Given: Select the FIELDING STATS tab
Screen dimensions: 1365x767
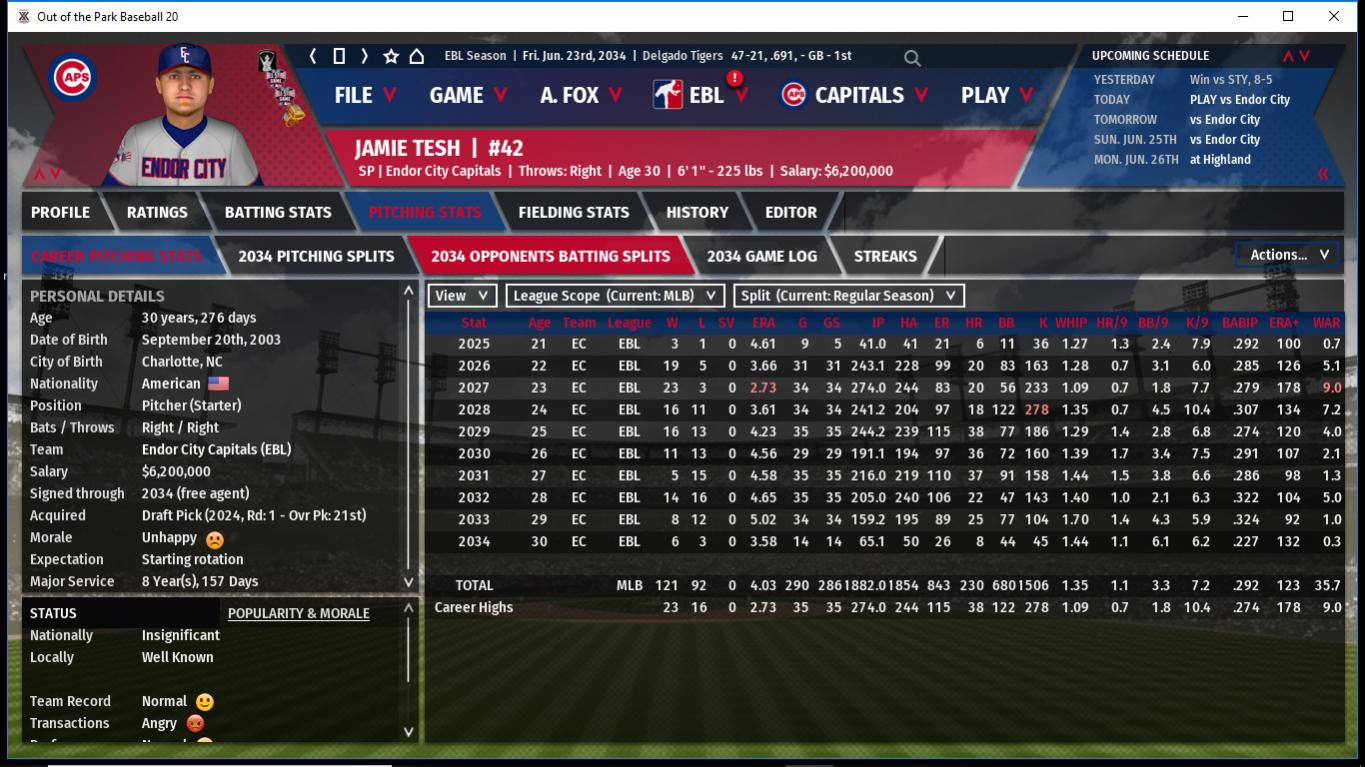Looking at the screenshot, I should pyautogui.click(x=573, y=212).
